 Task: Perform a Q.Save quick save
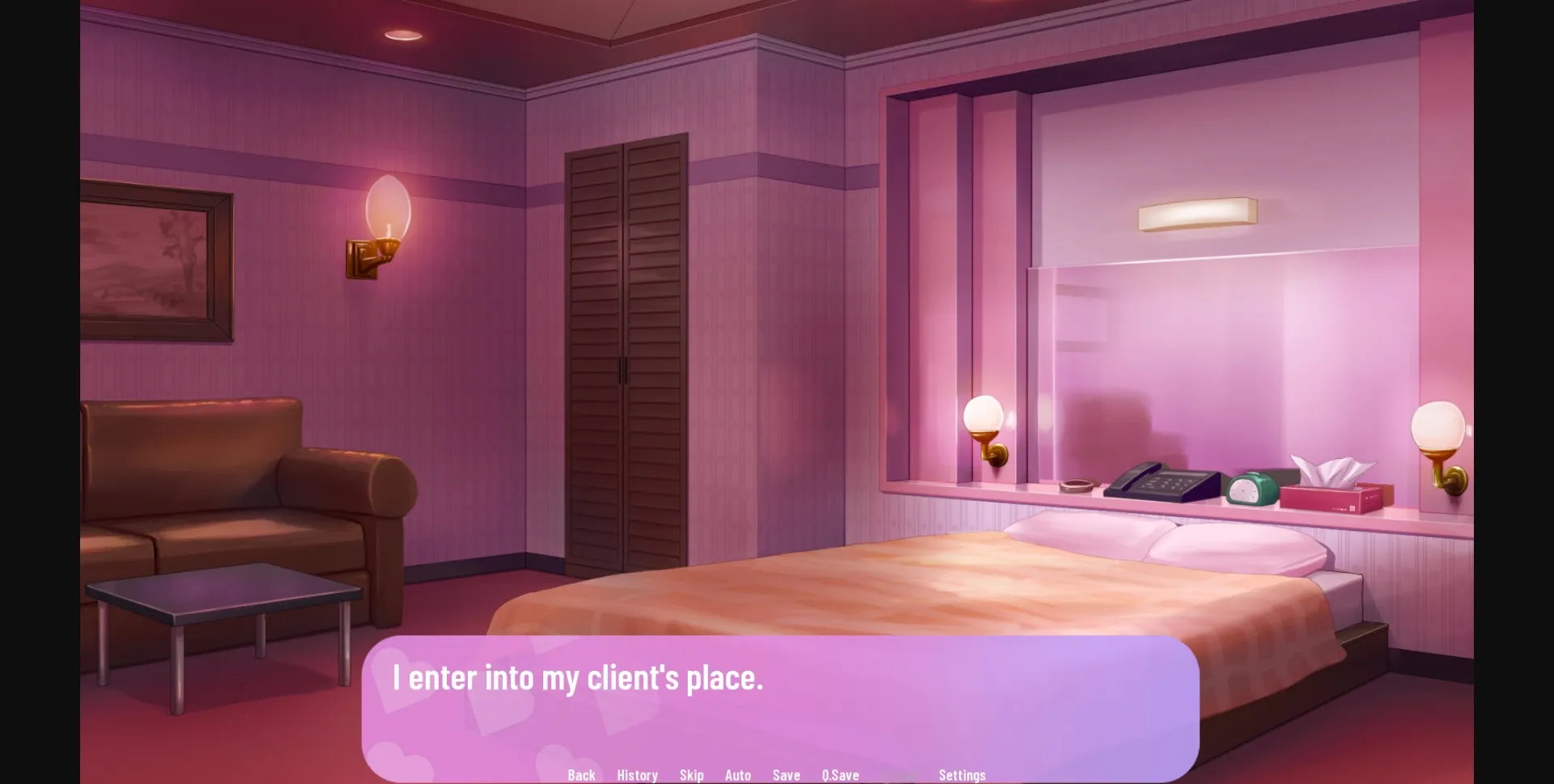[x=839, y=774]
